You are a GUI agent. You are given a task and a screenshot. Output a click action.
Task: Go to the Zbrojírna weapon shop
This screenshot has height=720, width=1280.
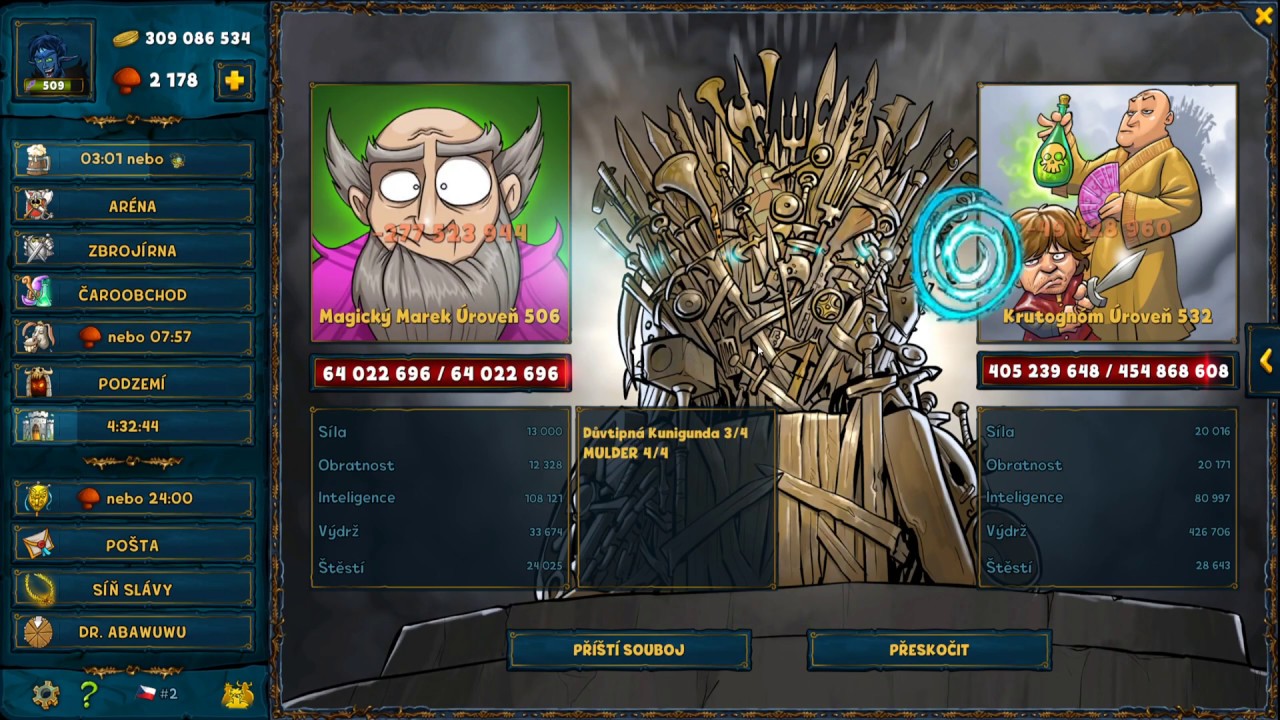click(133, 251)
